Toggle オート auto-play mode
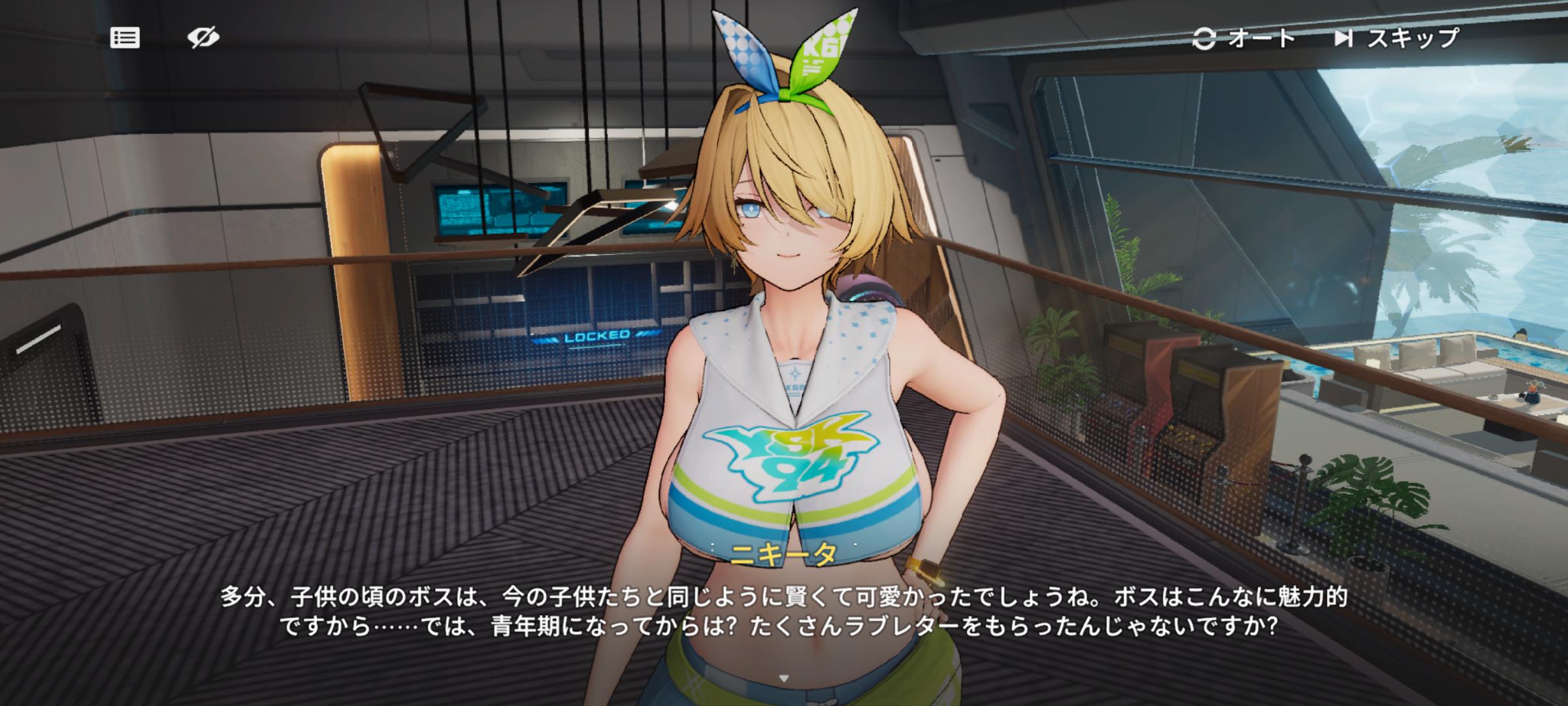Image resolution: width=1568 pixels, height=706 pixels. click(1244, 39)
